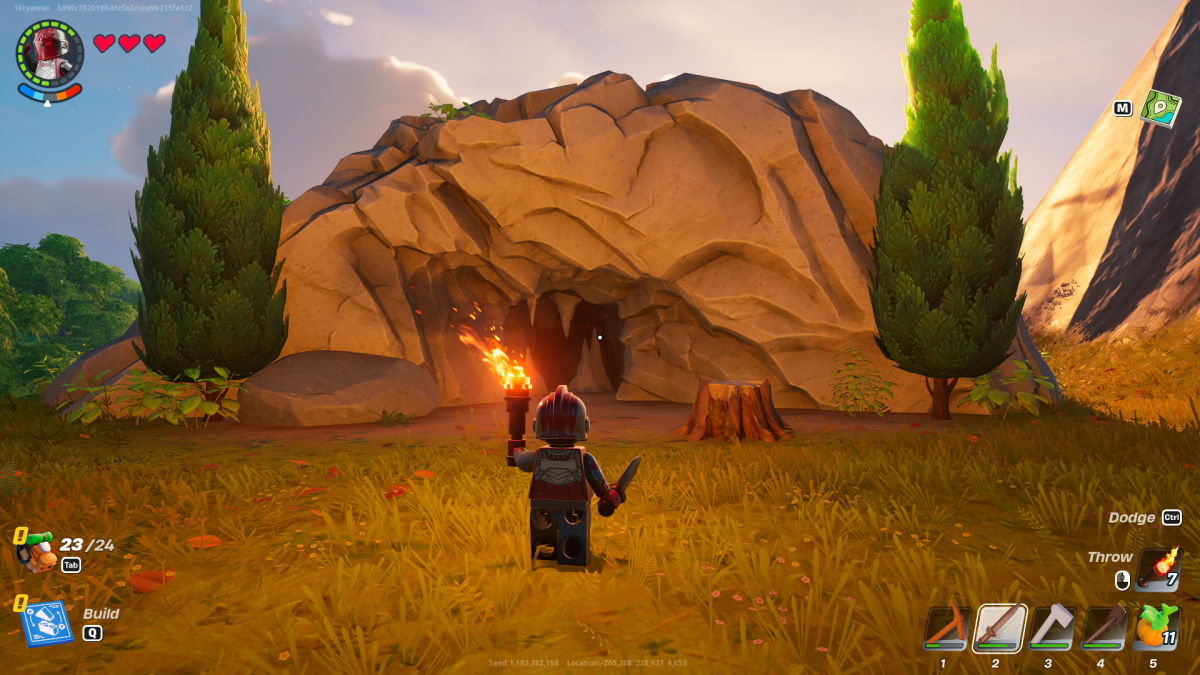
Task: Select the pumpkin food slot
Action: pyautogui.click(x=1156, y=628)
